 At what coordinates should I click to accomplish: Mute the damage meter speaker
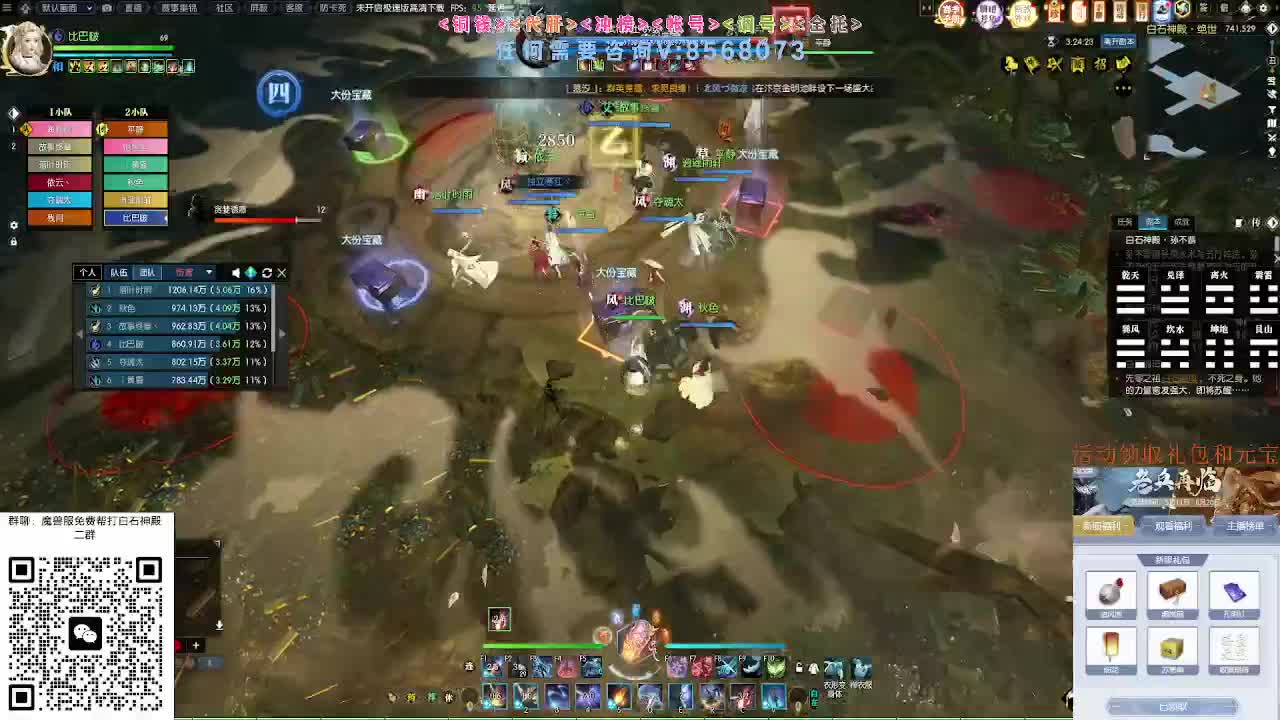(235, 272)
